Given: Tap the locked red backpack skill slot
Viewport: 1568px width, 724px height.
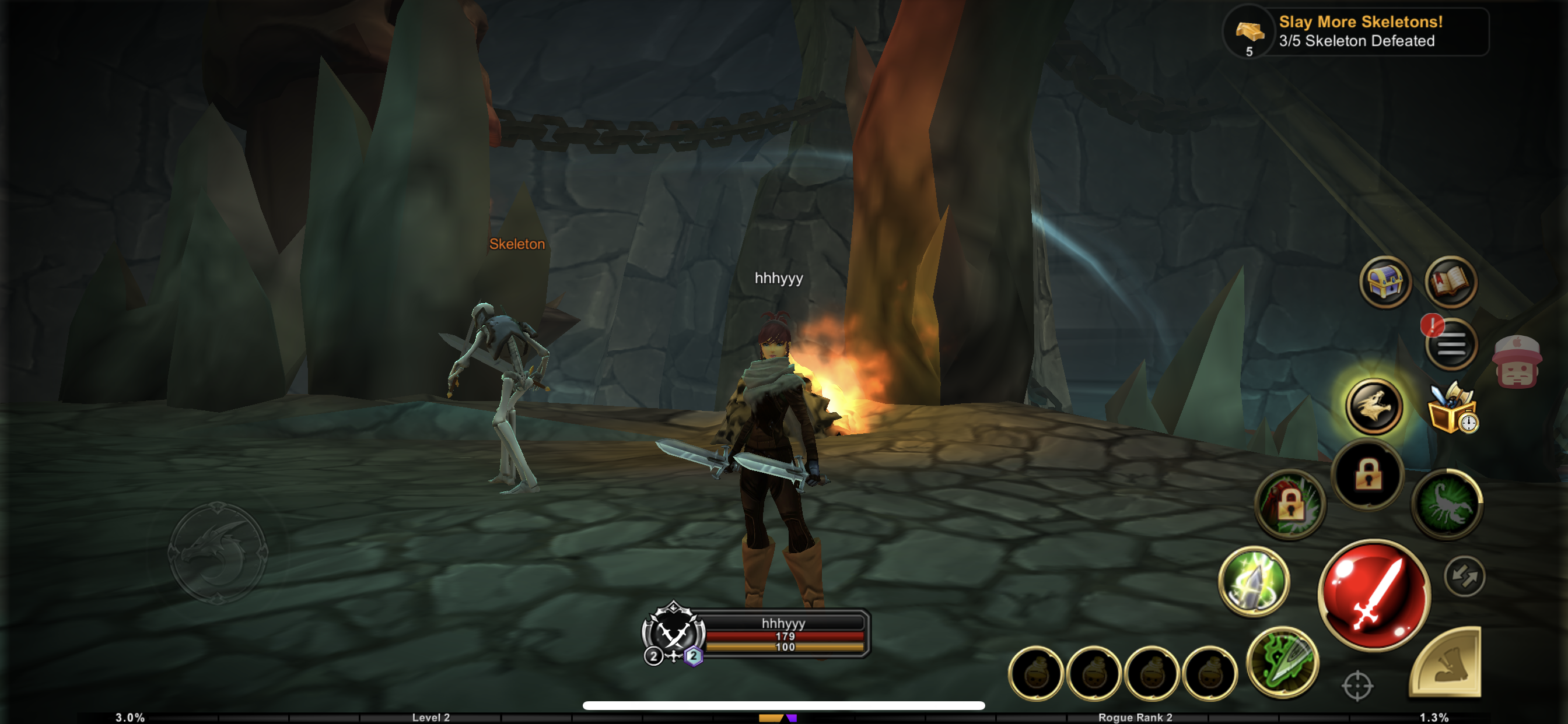Looking at the screenshot, I should coord(1290,505).
